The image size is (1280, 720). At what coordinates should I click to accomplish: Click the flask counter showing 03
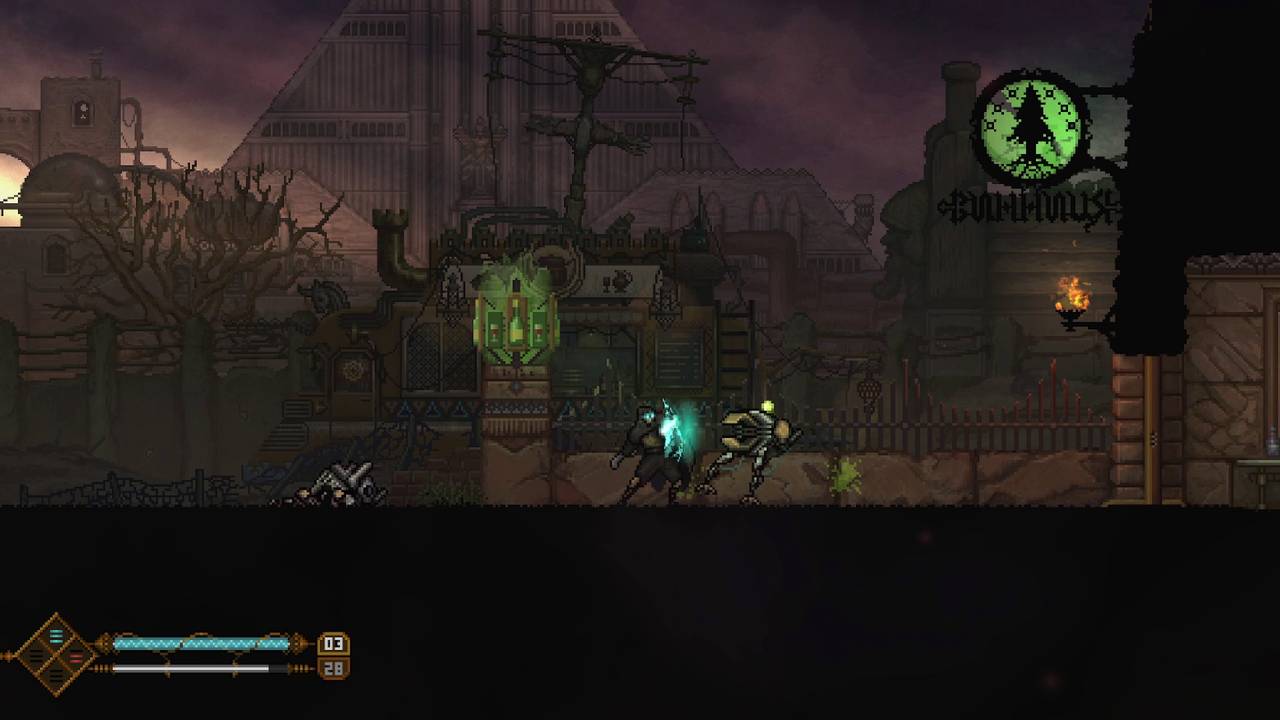333,644
